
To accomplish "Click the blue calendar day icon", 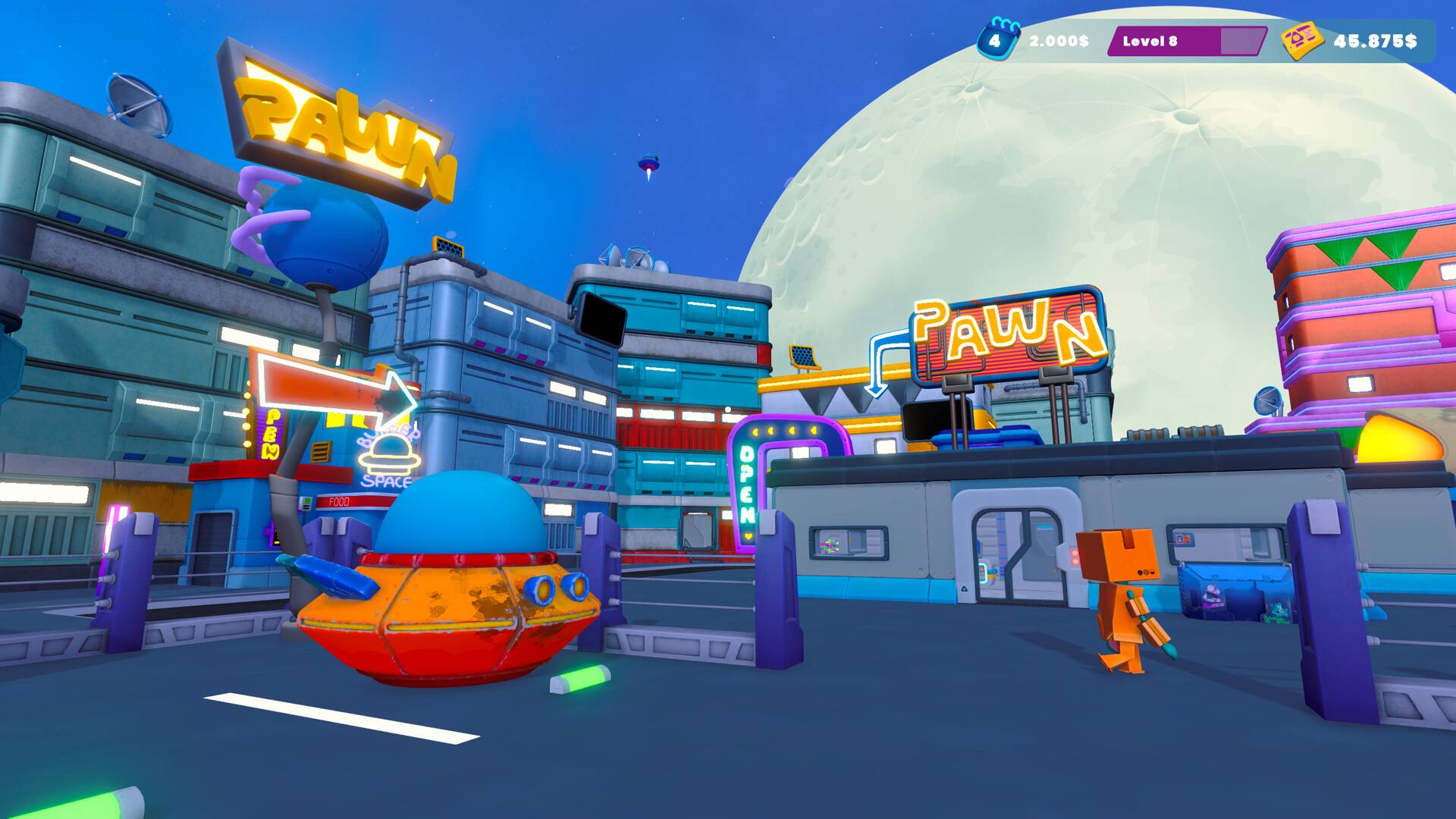I will [996, 40].
